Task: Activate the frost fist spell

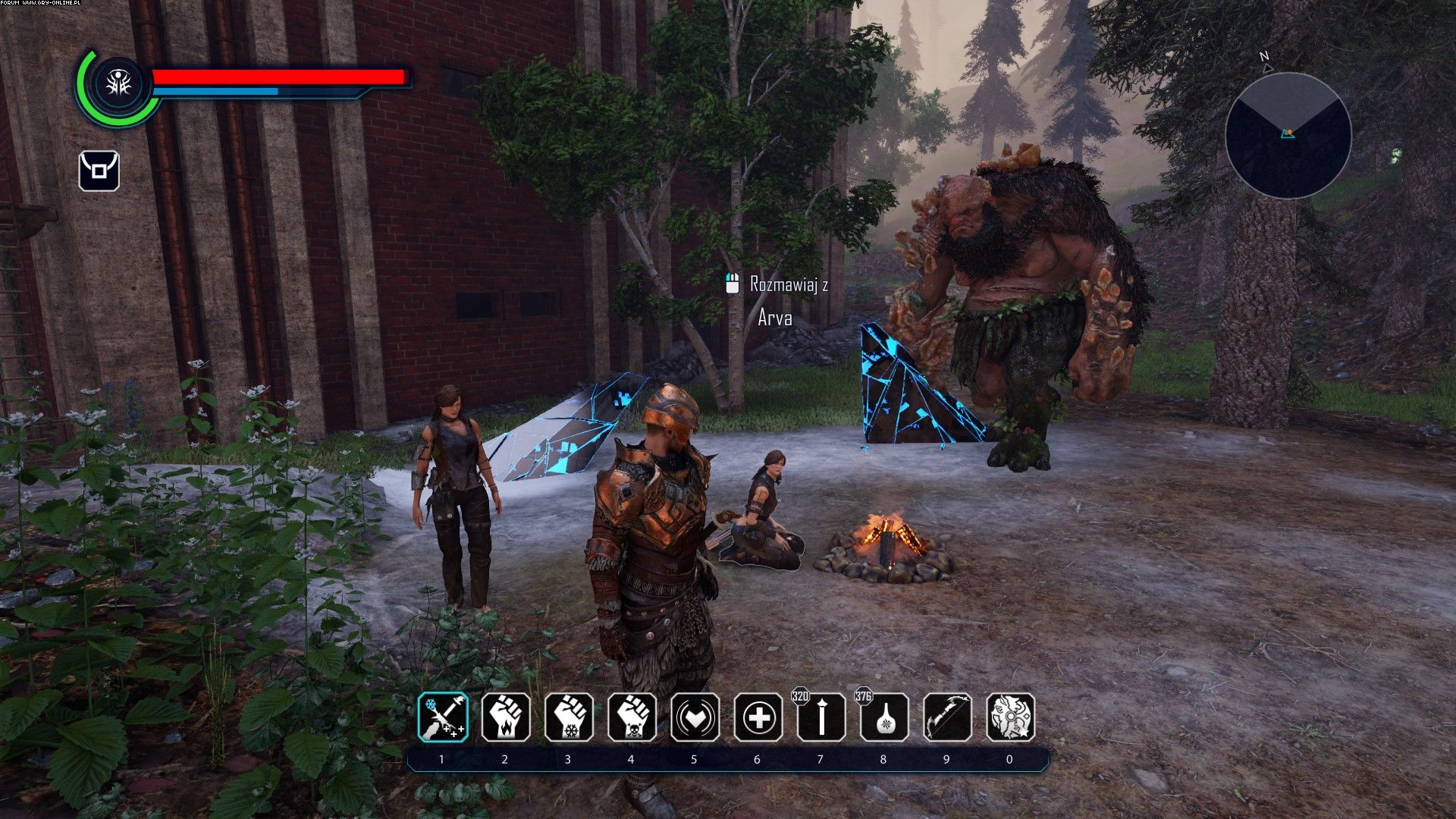Action: (569, 717)
